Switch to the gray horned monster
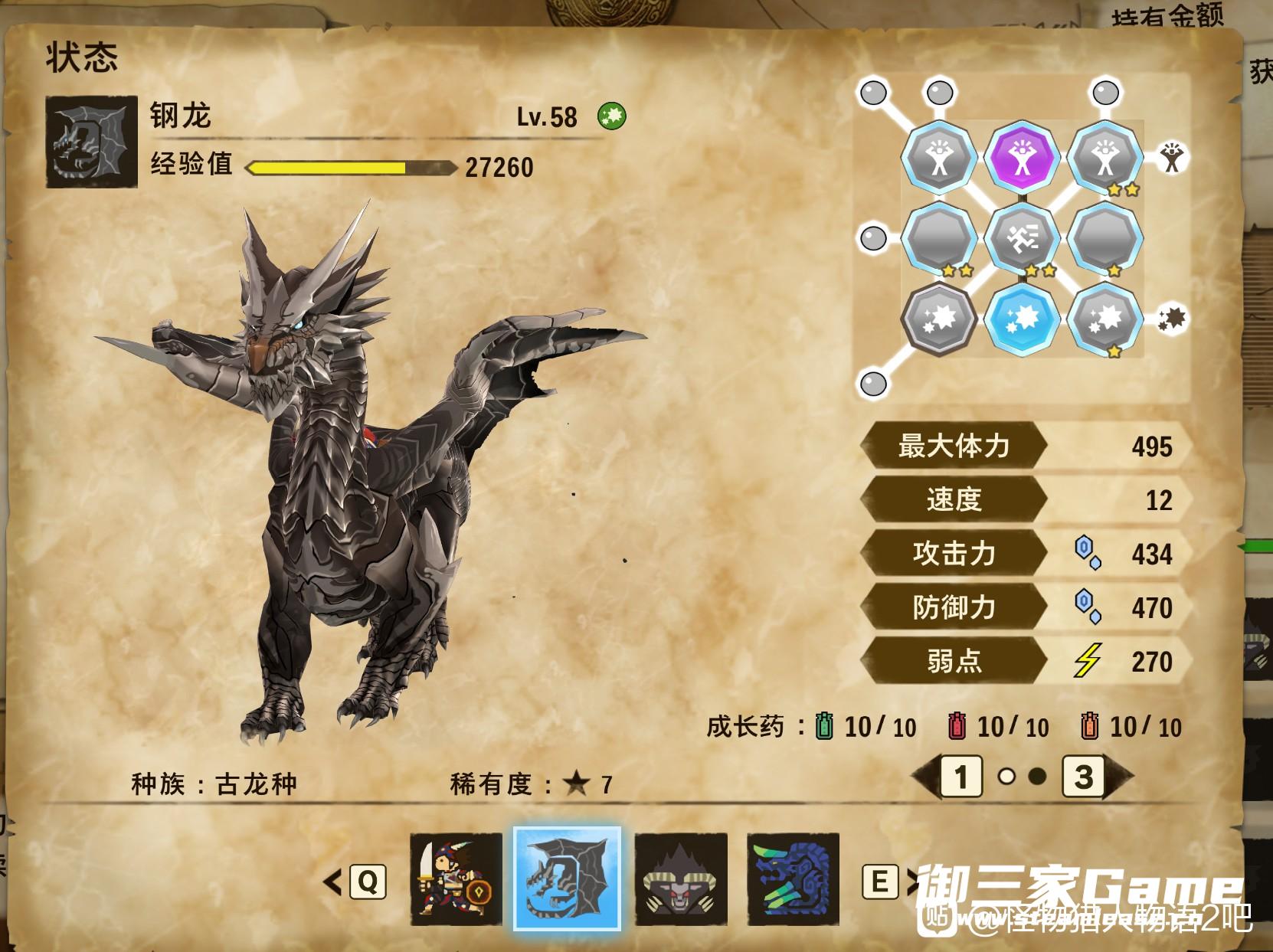The image size is (1273, 952). click(x=680, y=881)
